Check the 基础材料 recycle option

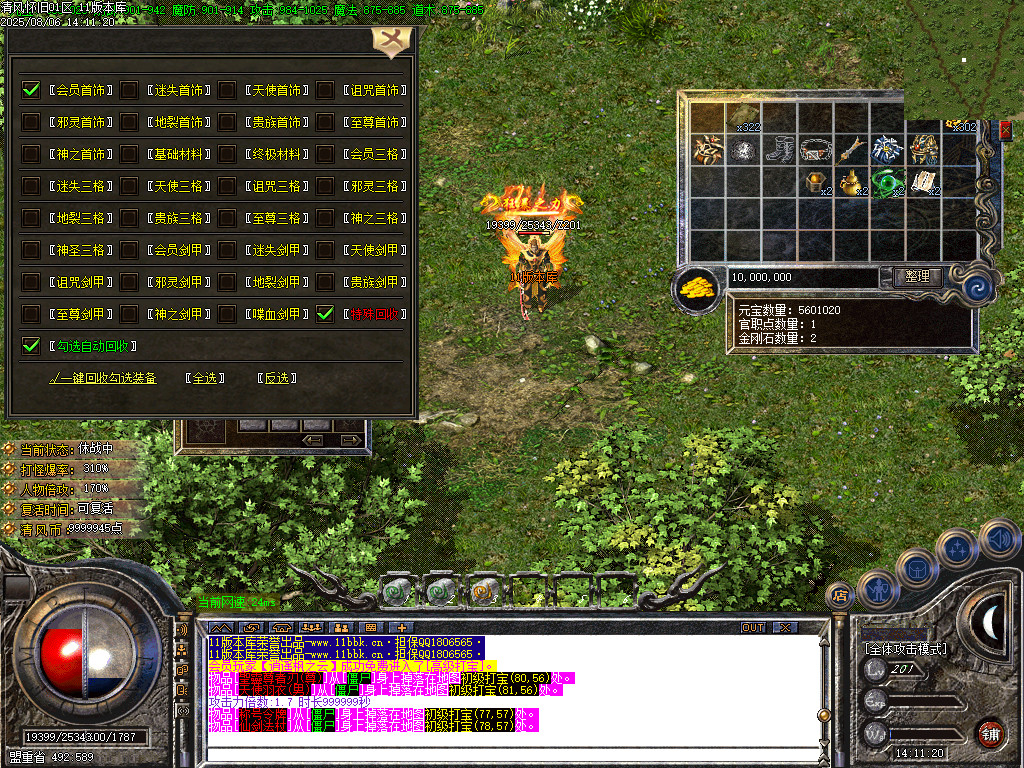tap(129, 154)
